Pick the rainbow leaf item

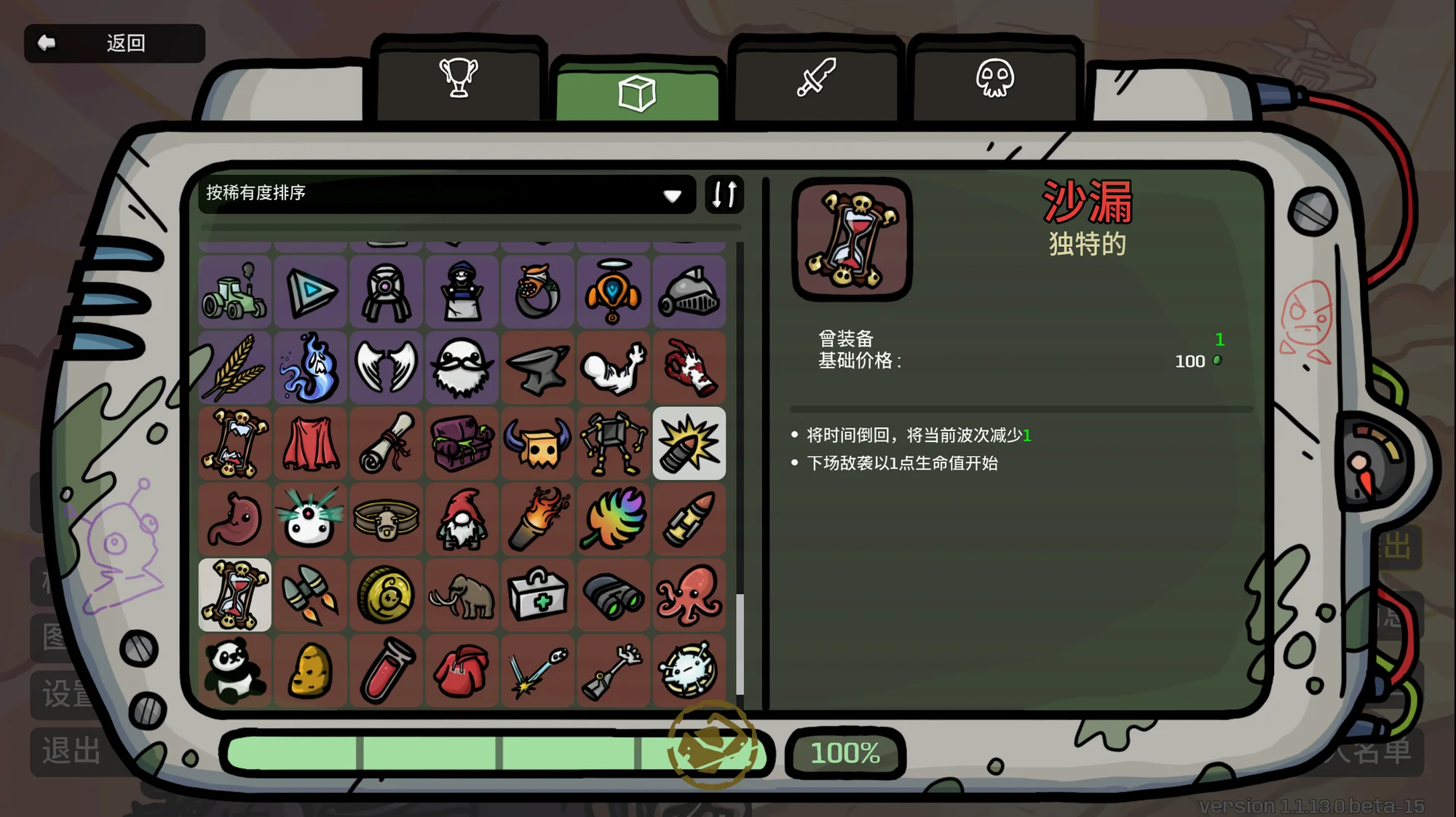[613, 519]
